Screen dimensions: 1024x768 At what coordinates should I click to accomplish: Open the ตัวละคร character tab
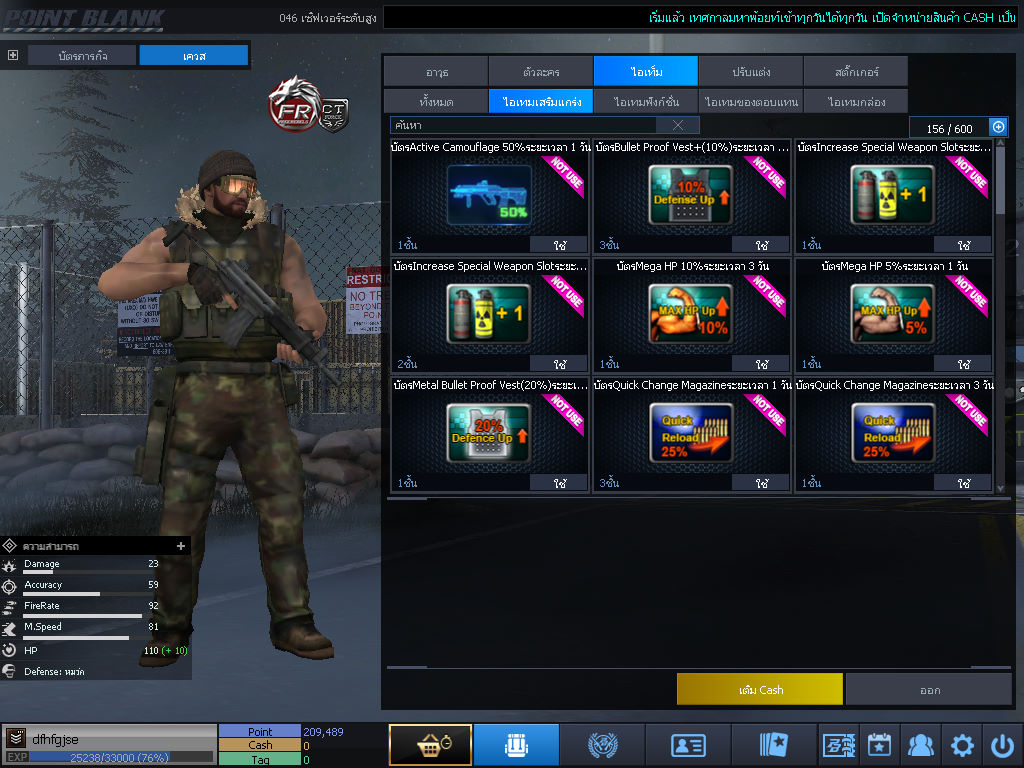(x=540, y=72)
